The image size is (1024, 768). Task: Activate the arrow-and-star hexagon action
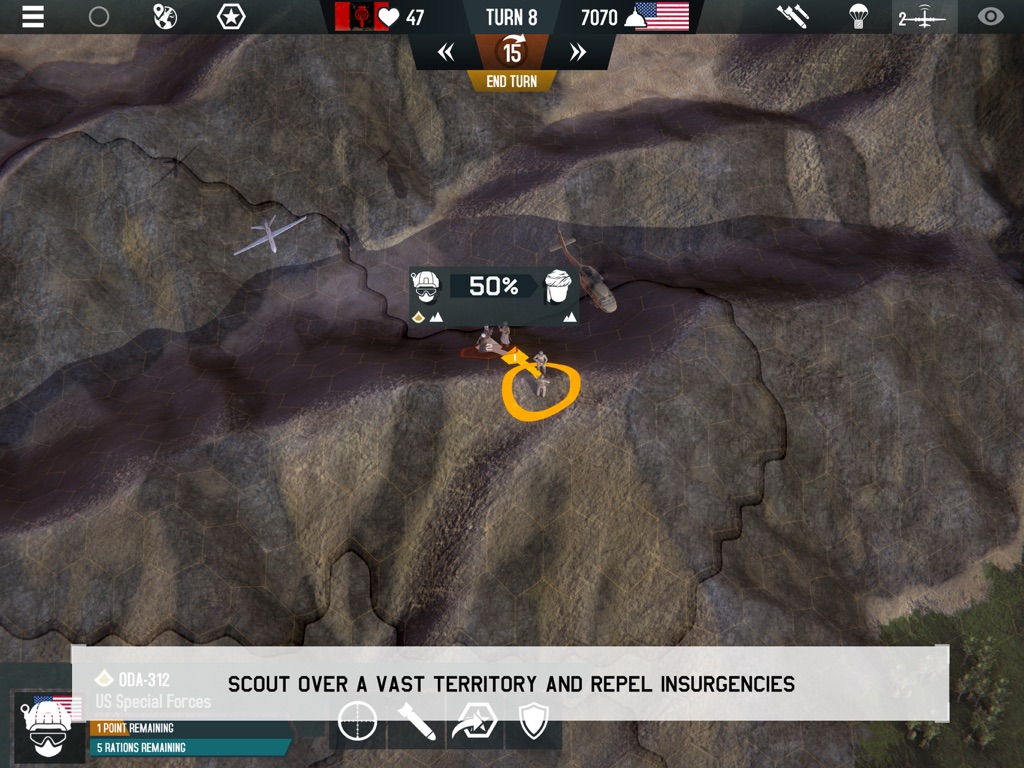(x=474, y=722)
